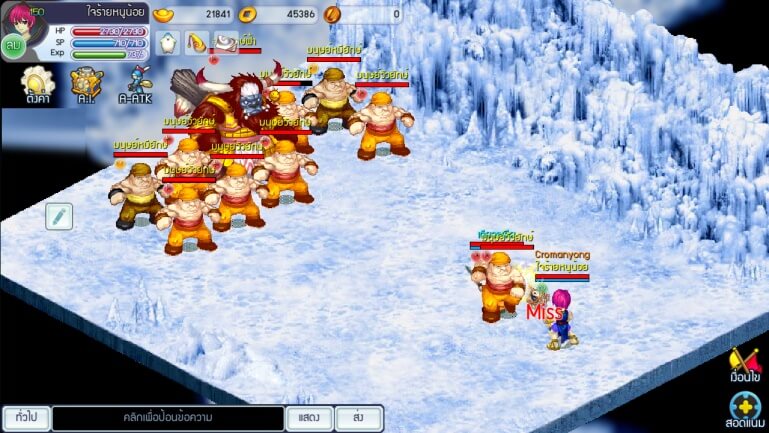
Task: Open the pencil edit button
Action: [59, 215]
